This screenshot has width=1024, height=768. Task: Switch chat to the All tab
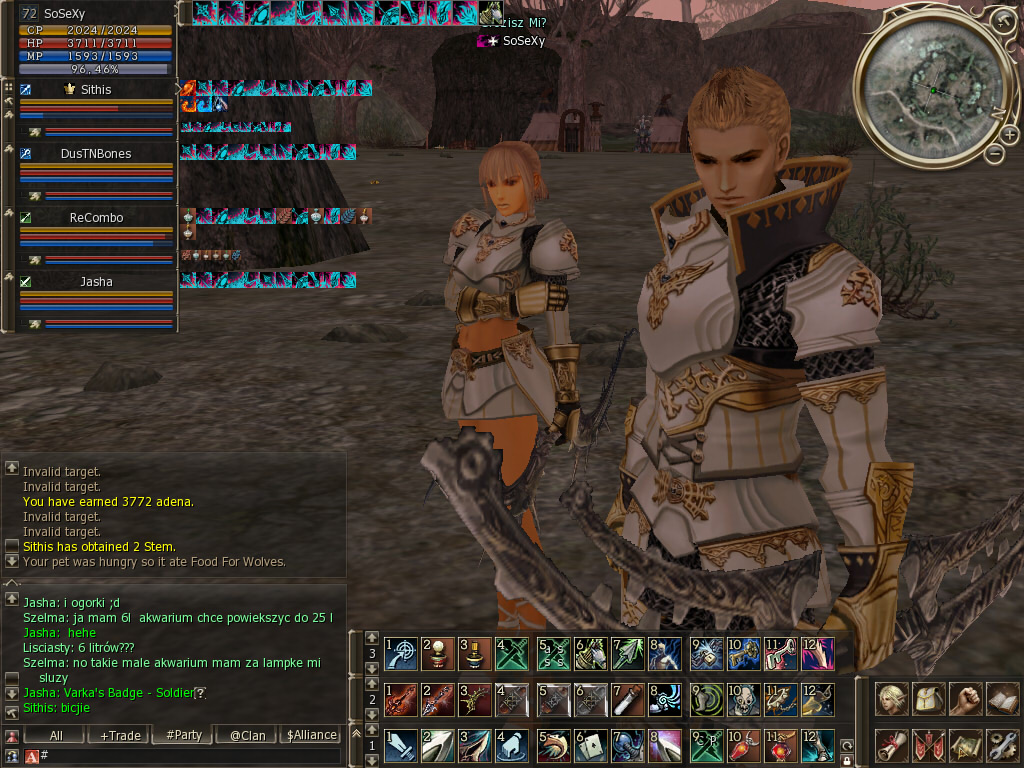pyautogui.click(x=56, y=735)
